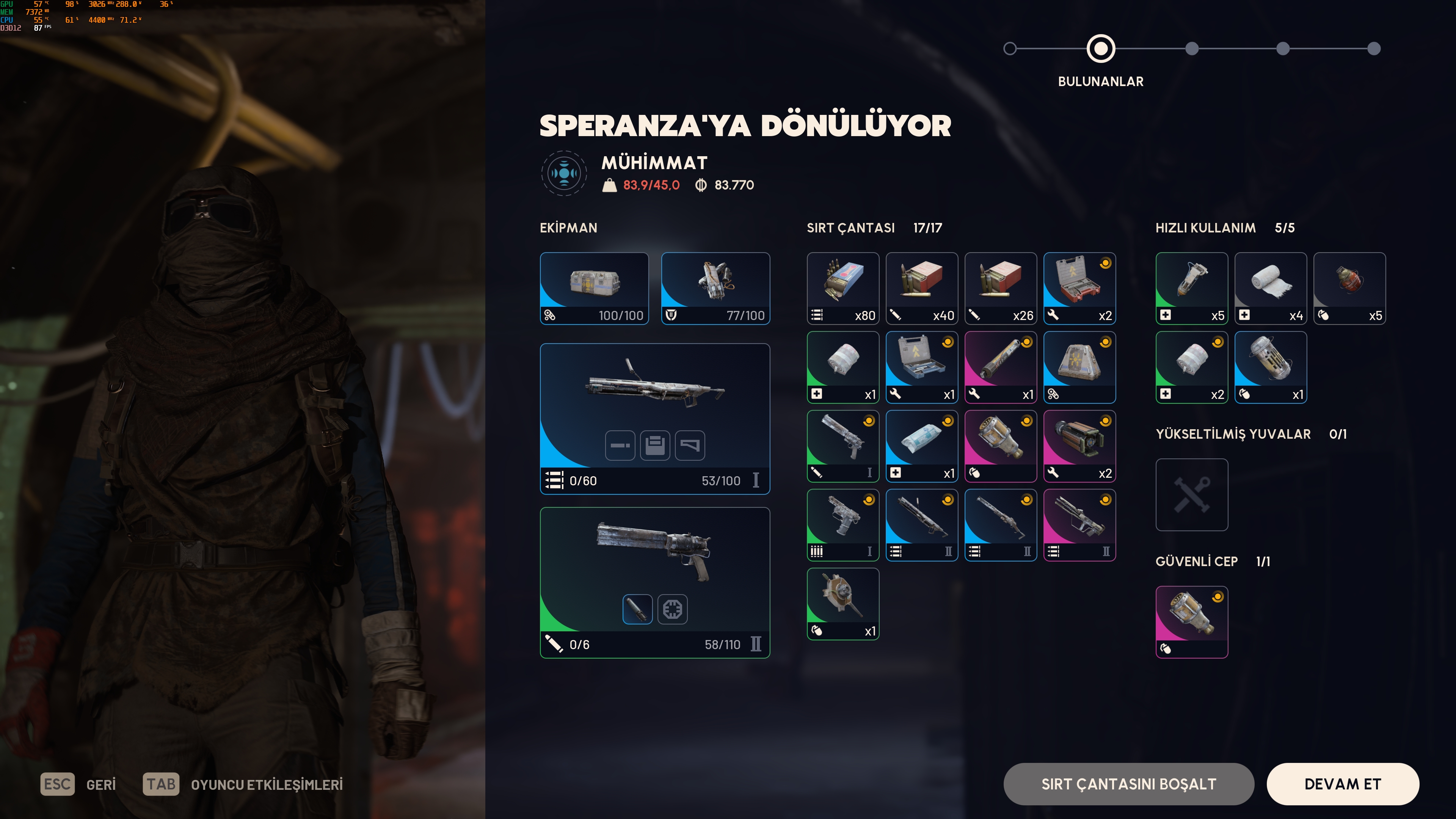
Task: Select the muzzle attachment slot on primary rifle
Action: point(620,446)
